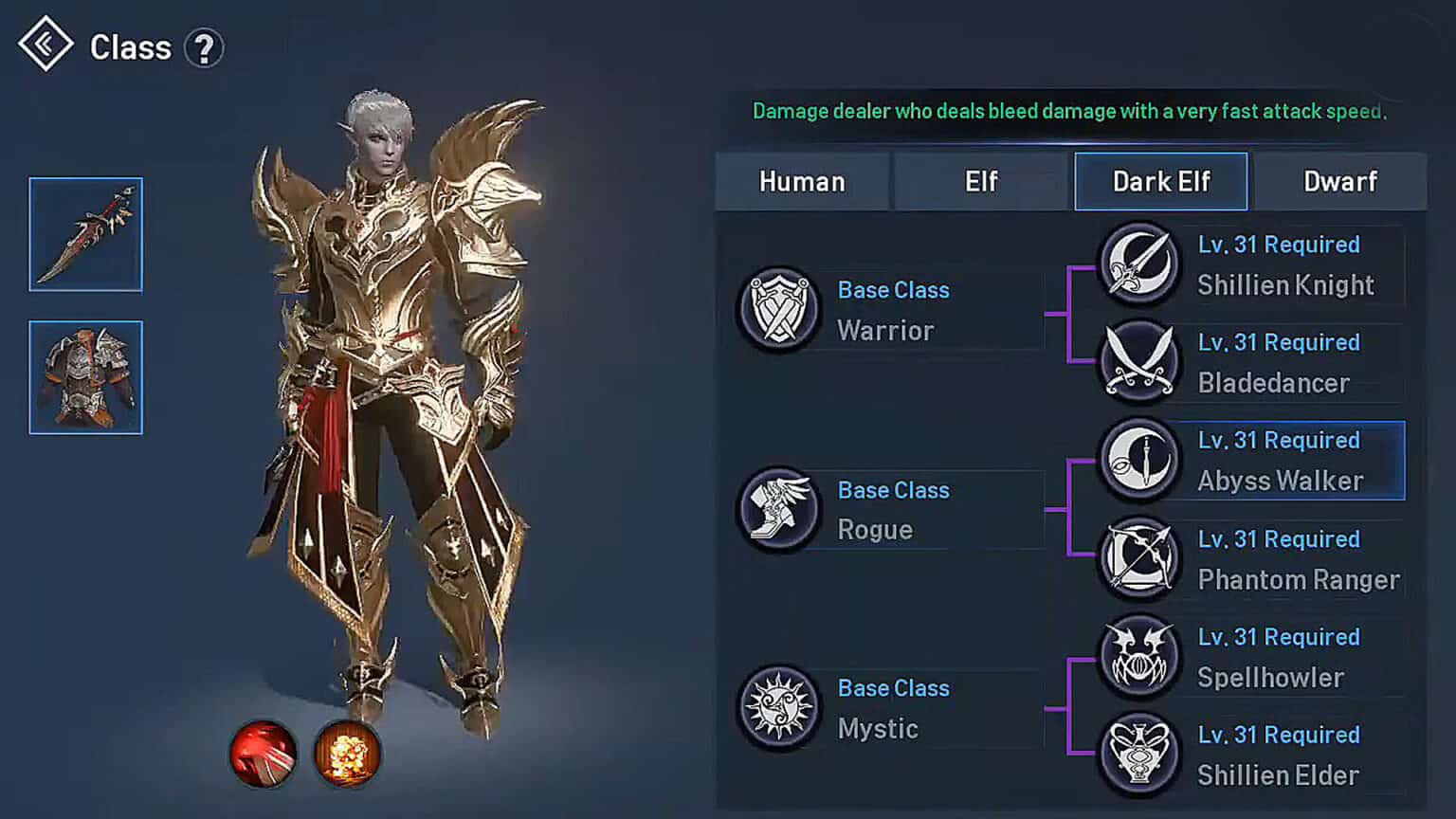
Task: Activate the red dagger skill icon
Action: click(x=263, y=752)
